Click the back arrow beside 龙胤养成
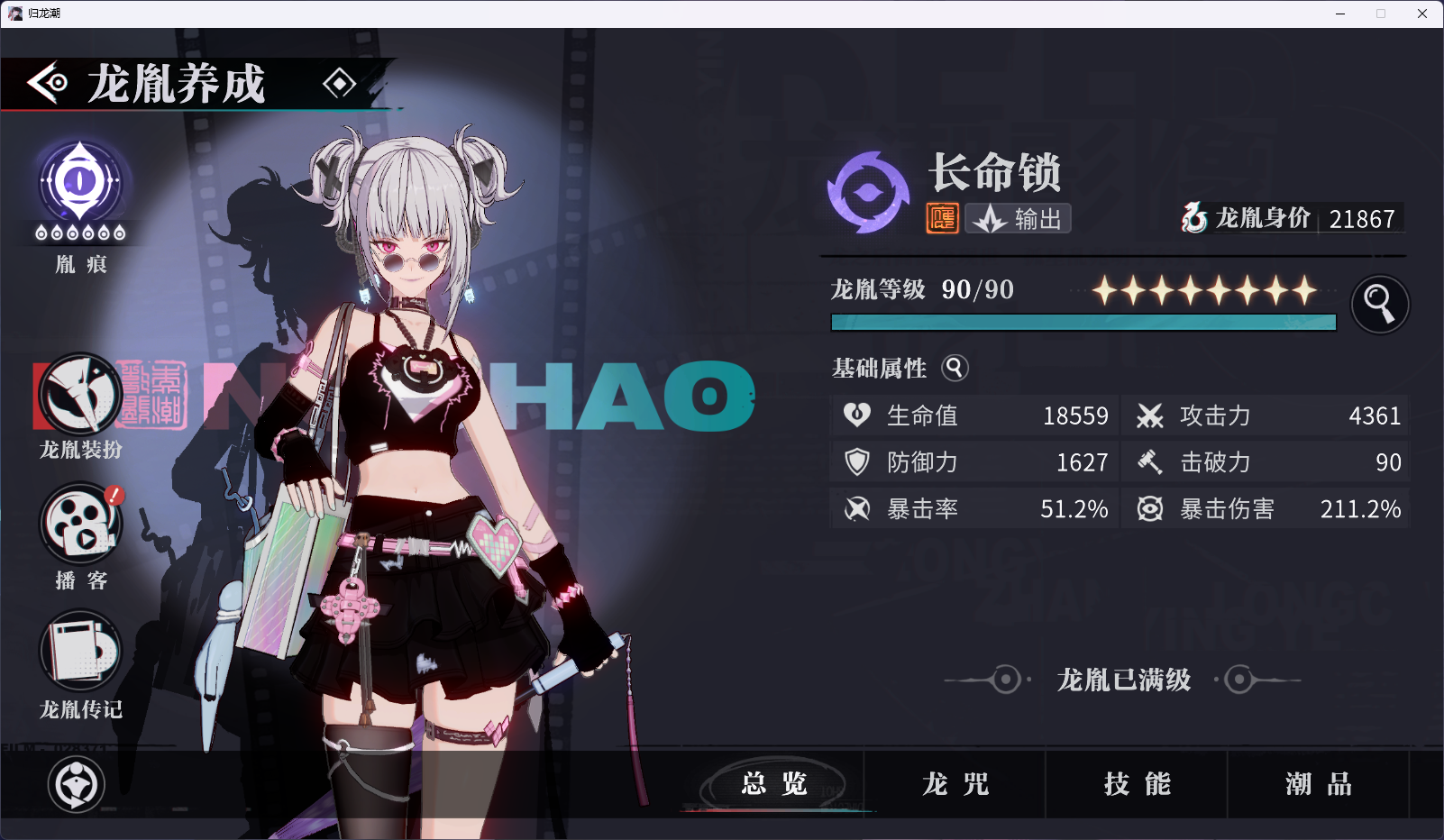Image resolution: width=1444 pixels, height=840 pixels. tap(49, 84)
